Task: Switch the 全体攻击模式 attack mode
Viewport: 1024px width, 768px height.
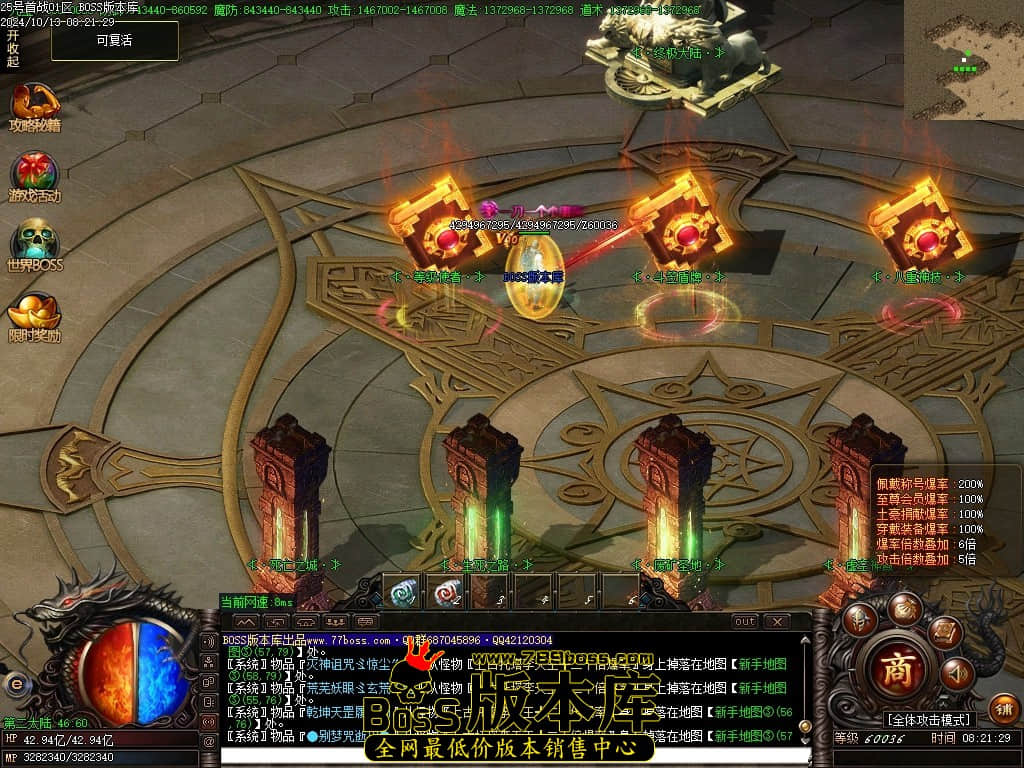Action: (x=928, y=720)
